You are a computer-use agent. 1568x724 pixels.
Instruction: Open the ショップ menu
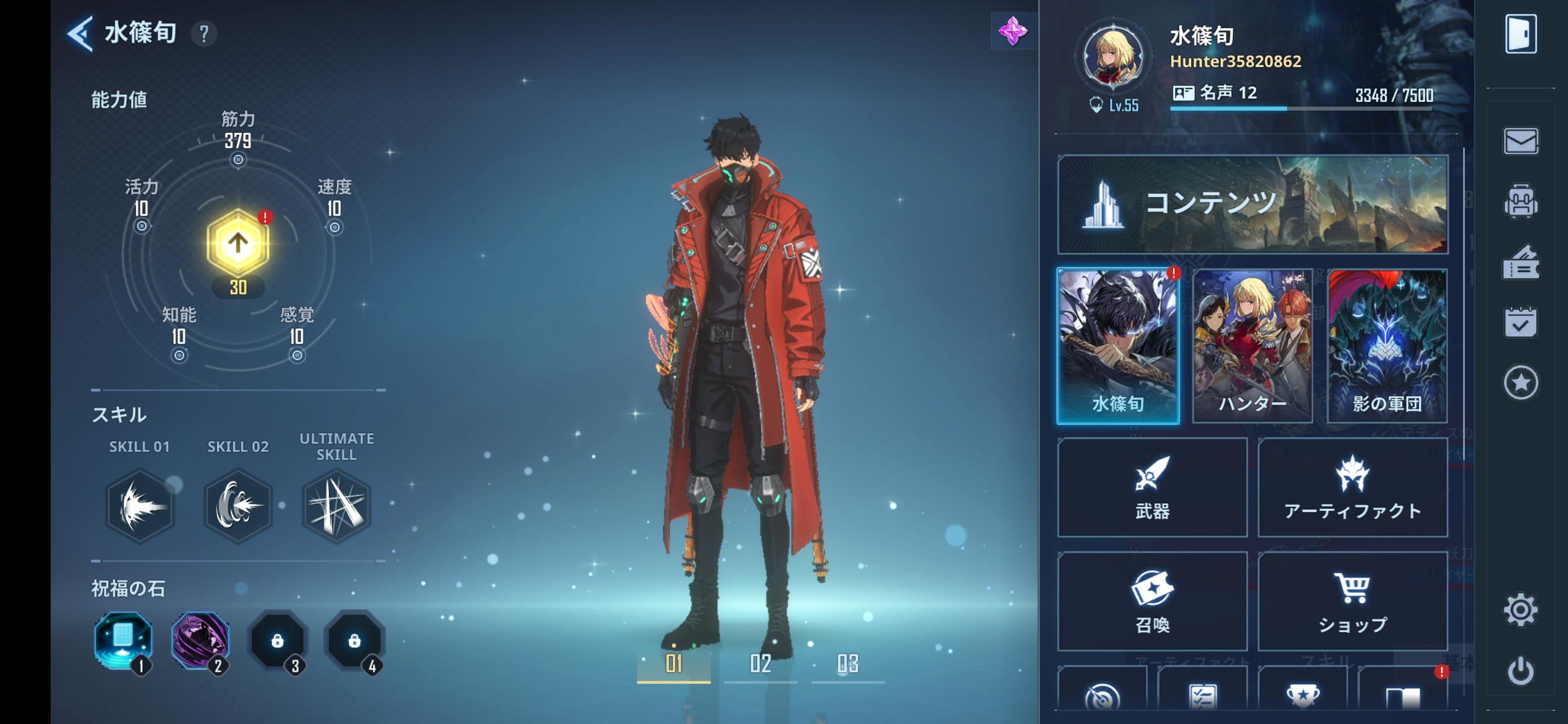tap(1352, 601)
